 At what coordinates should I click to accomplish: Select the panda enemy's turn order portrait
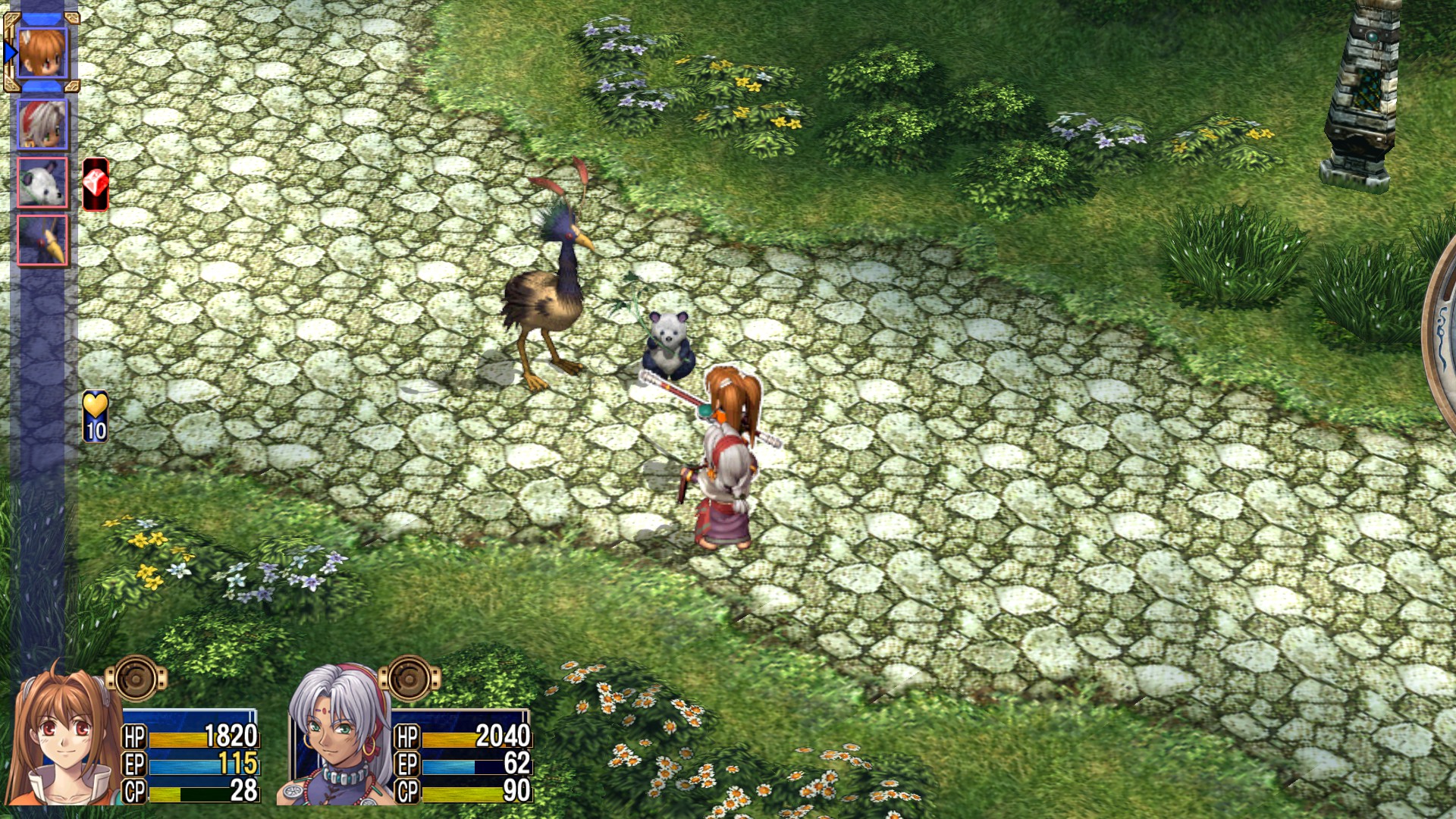point(42,182)
